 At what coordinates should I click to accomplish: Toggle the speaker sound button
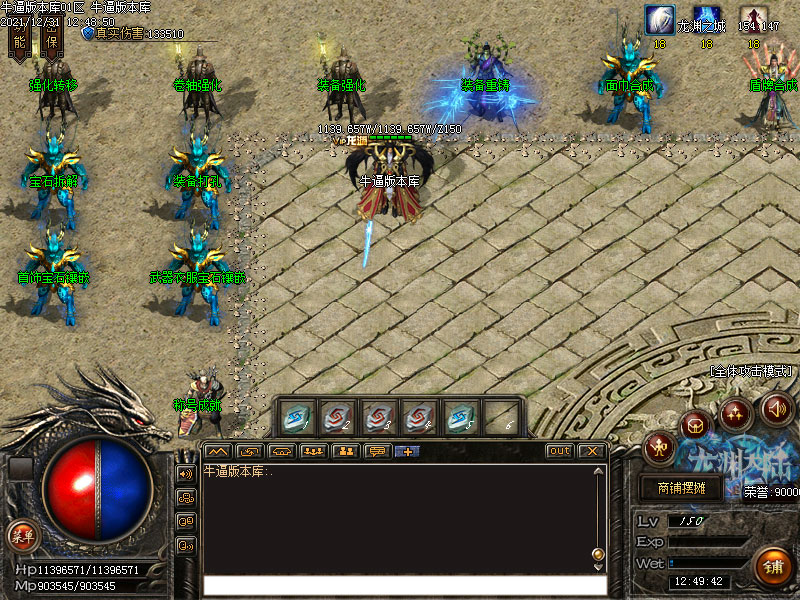[777, 408]
